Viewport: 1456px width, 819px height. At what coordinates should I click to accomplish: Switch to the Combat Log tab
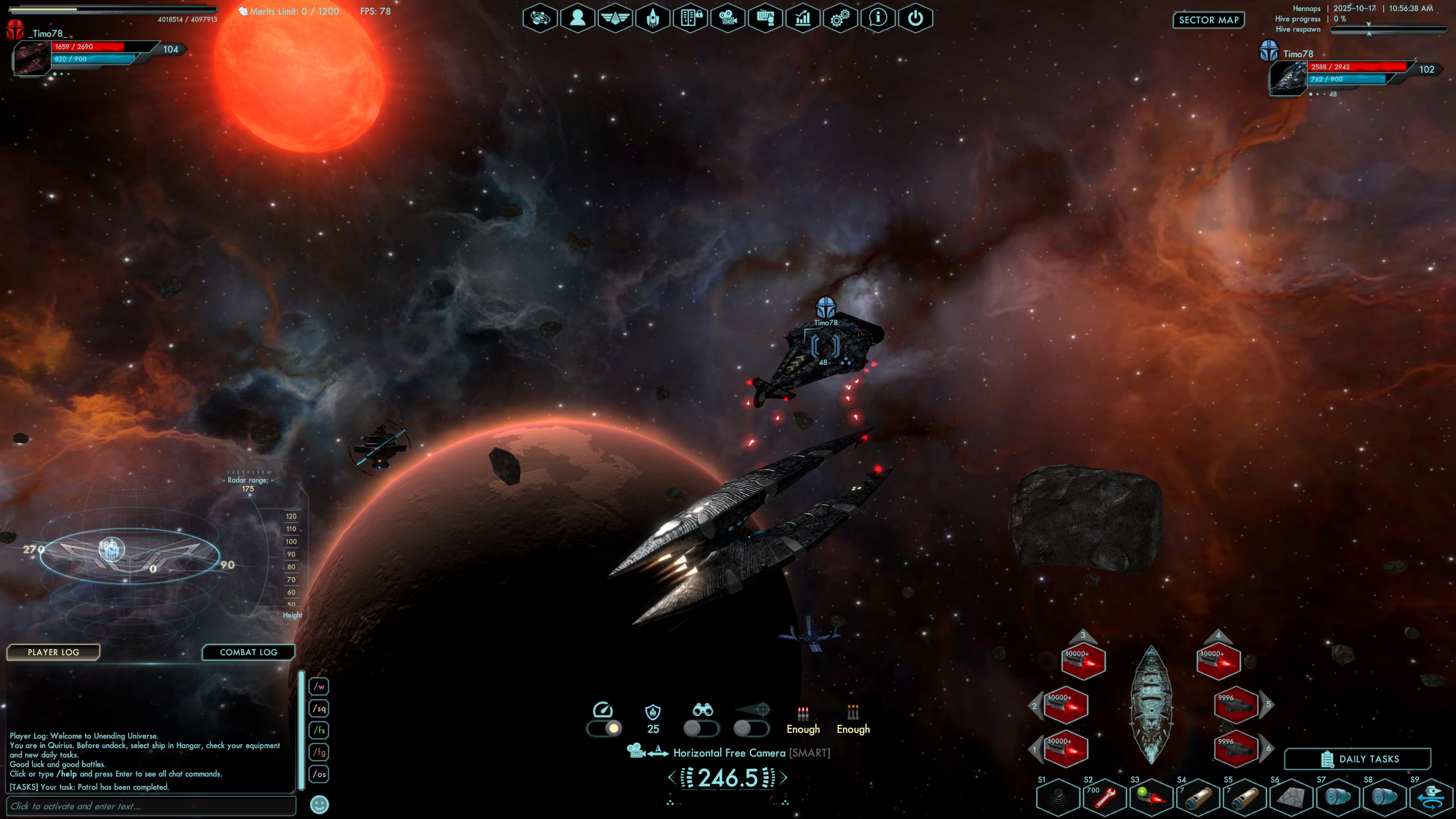(x=249, y=652)
